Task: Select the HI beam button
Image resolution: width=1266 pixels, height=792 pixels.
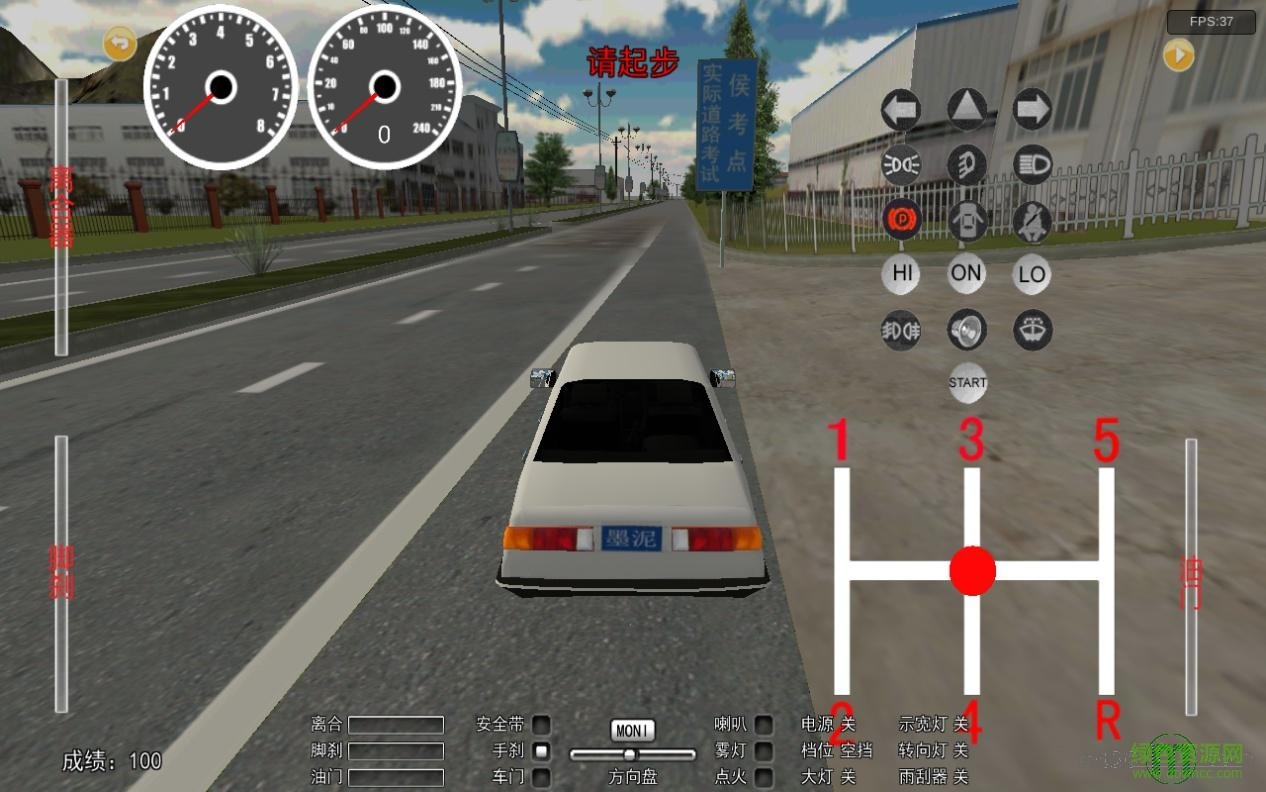Action: 901,274
